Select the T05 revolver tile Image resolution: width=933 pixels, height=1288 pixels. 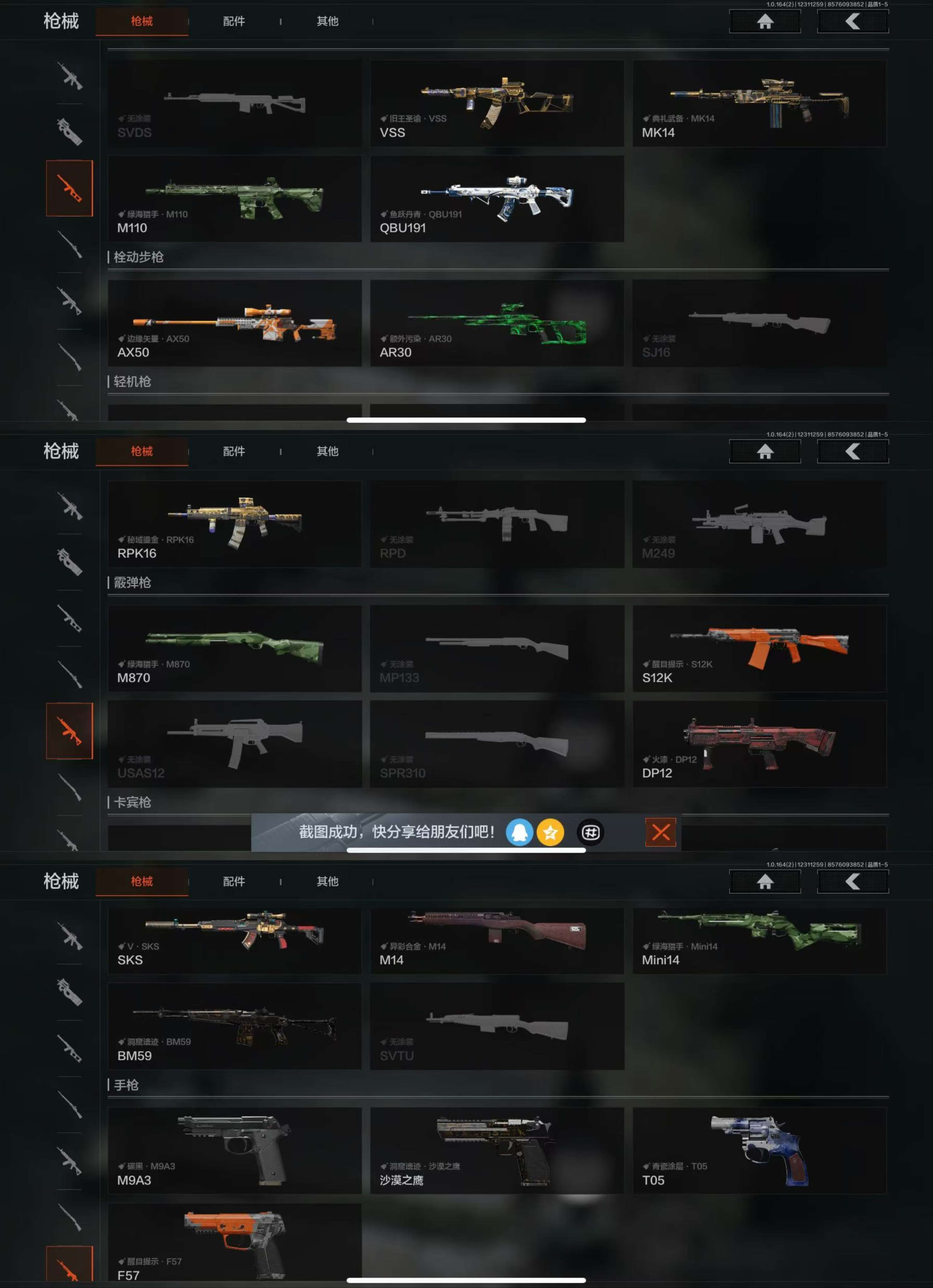[759, 1151]
